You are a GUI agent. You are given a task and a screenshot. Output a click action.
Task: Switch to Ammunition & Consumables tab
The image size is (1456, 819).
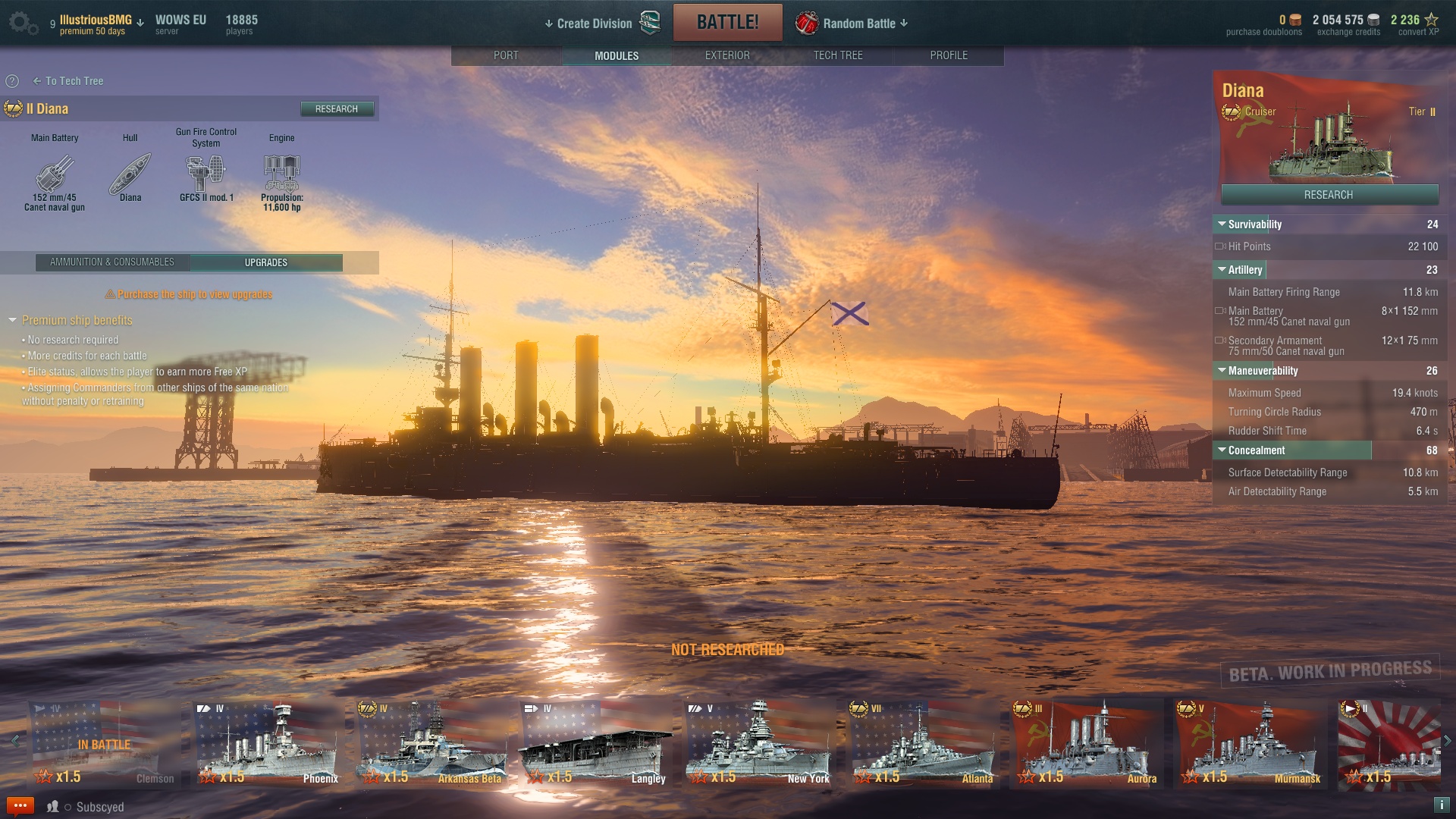point(112,262)
